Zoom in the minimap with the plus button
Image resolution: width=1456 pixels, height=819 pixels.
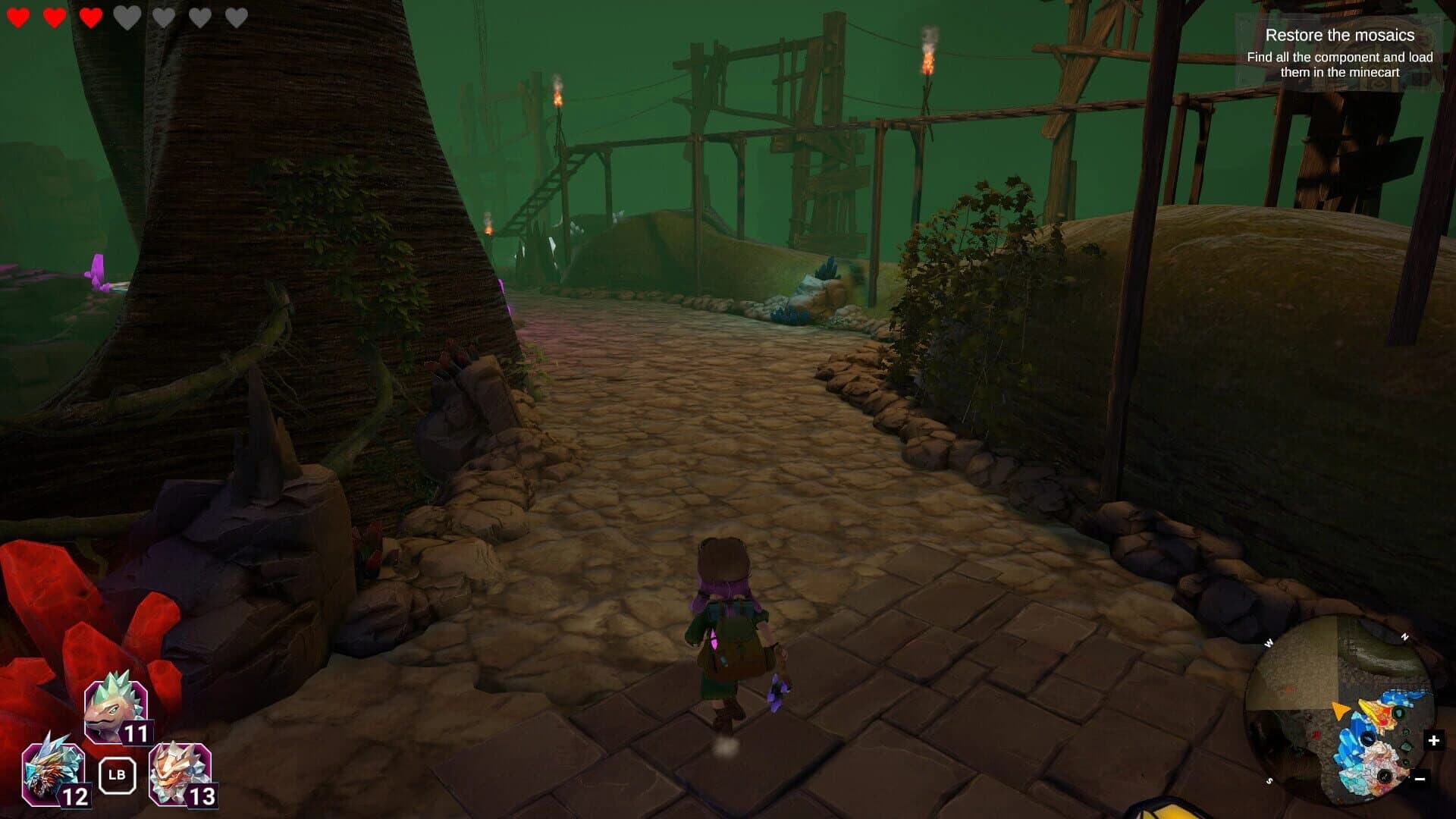point(1433,740)
